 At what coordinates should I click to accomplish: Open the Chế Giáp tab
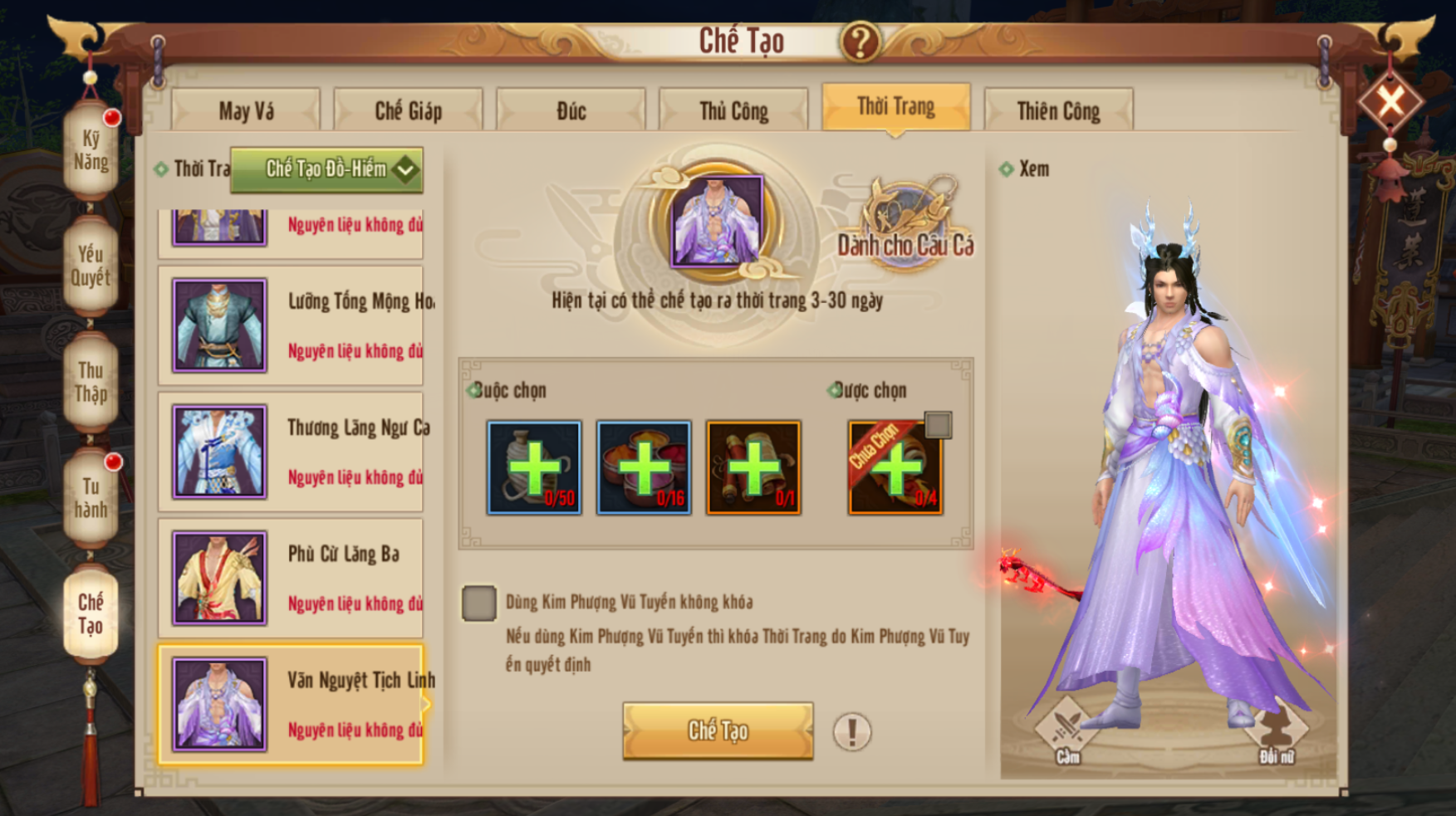click(408, 110)
